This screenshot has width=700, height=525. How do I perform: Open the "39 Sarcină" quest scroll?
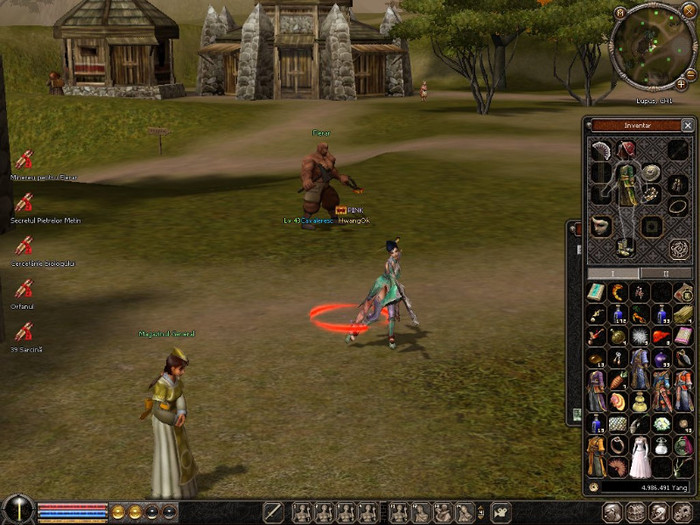pyautogui.click(x=24, y=333)
